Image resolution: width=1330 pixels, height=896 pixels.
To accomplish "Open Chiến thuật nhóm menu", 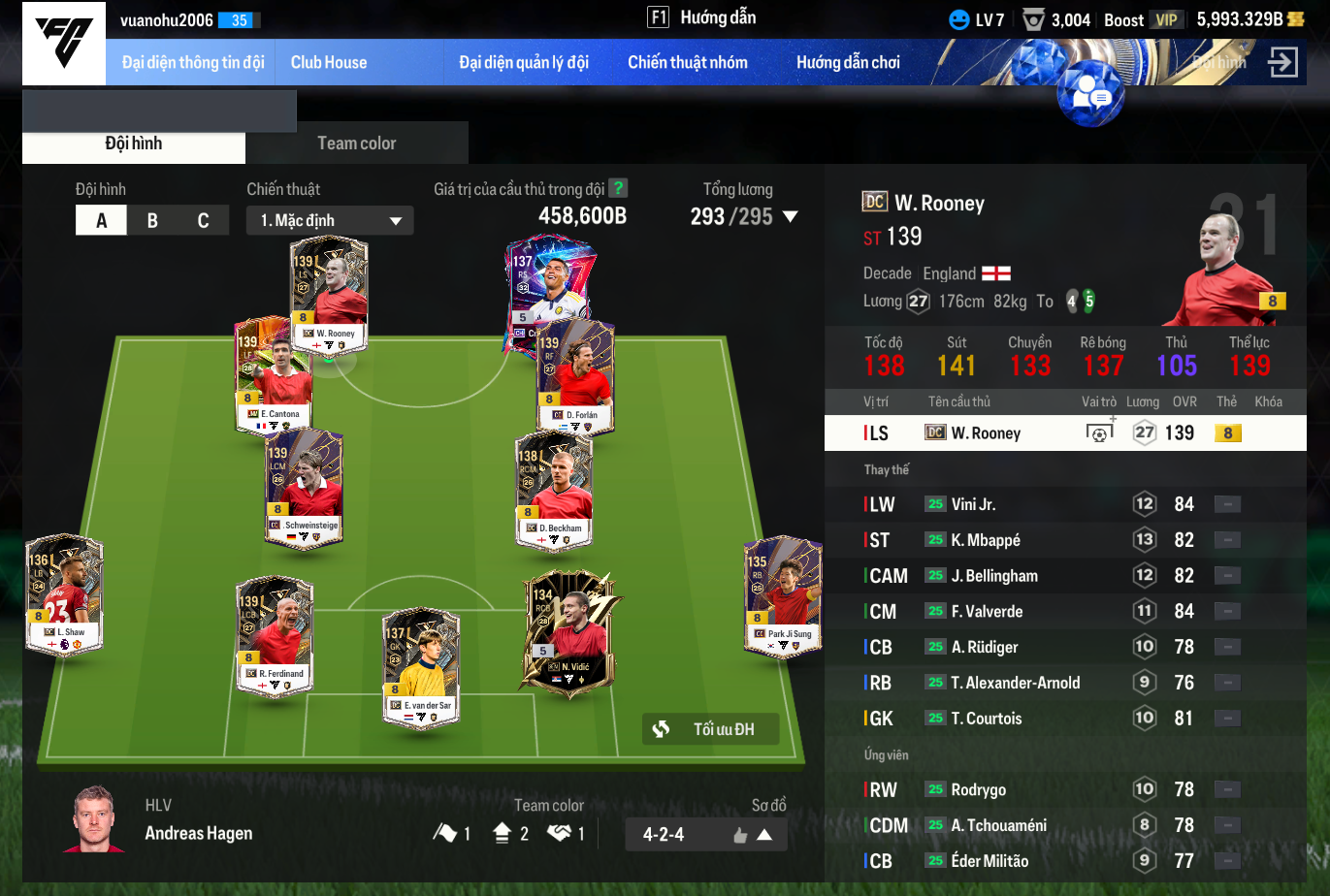I will (687, 62).
